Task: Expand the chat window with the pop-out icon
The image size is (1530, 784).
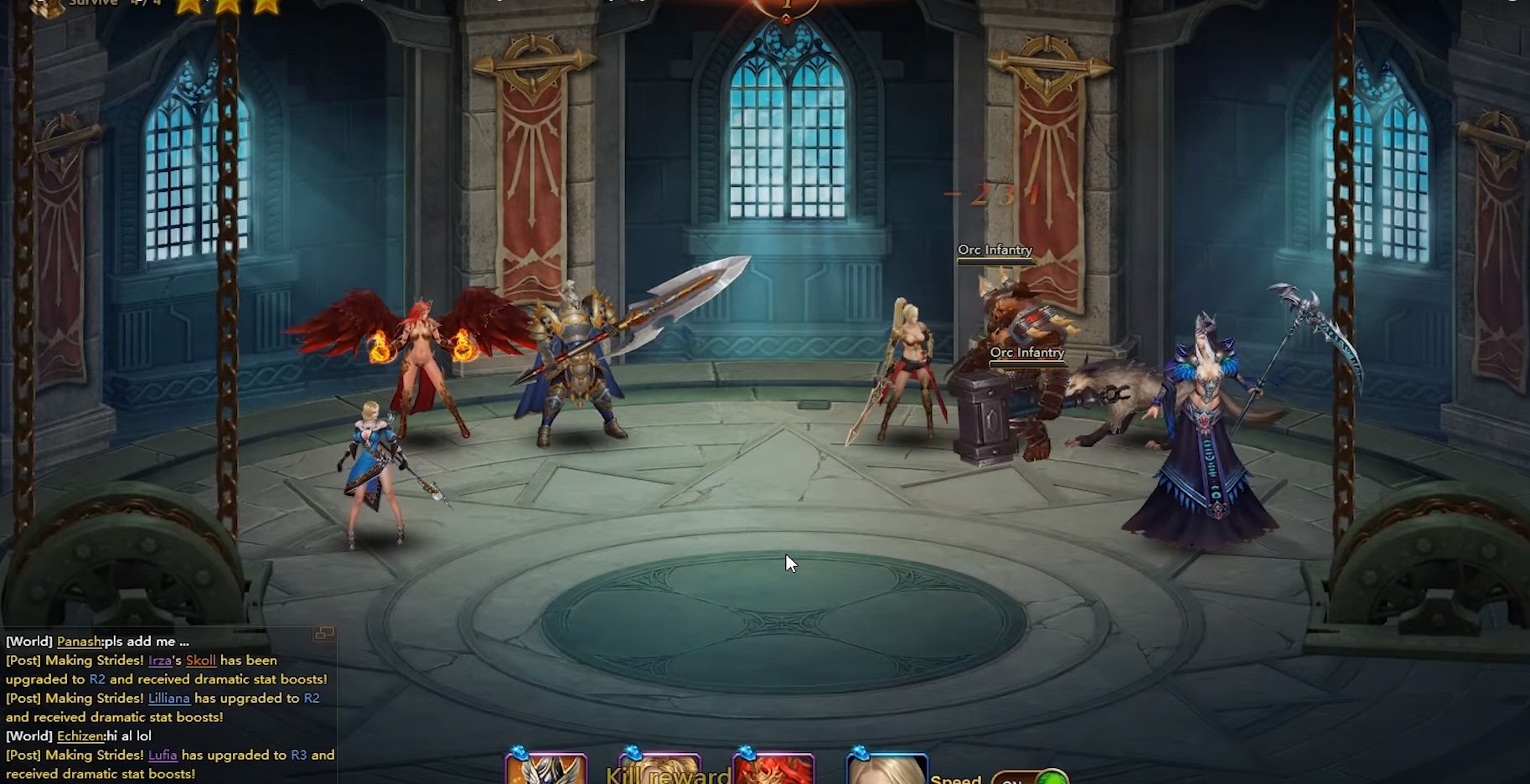Action: 324,634
